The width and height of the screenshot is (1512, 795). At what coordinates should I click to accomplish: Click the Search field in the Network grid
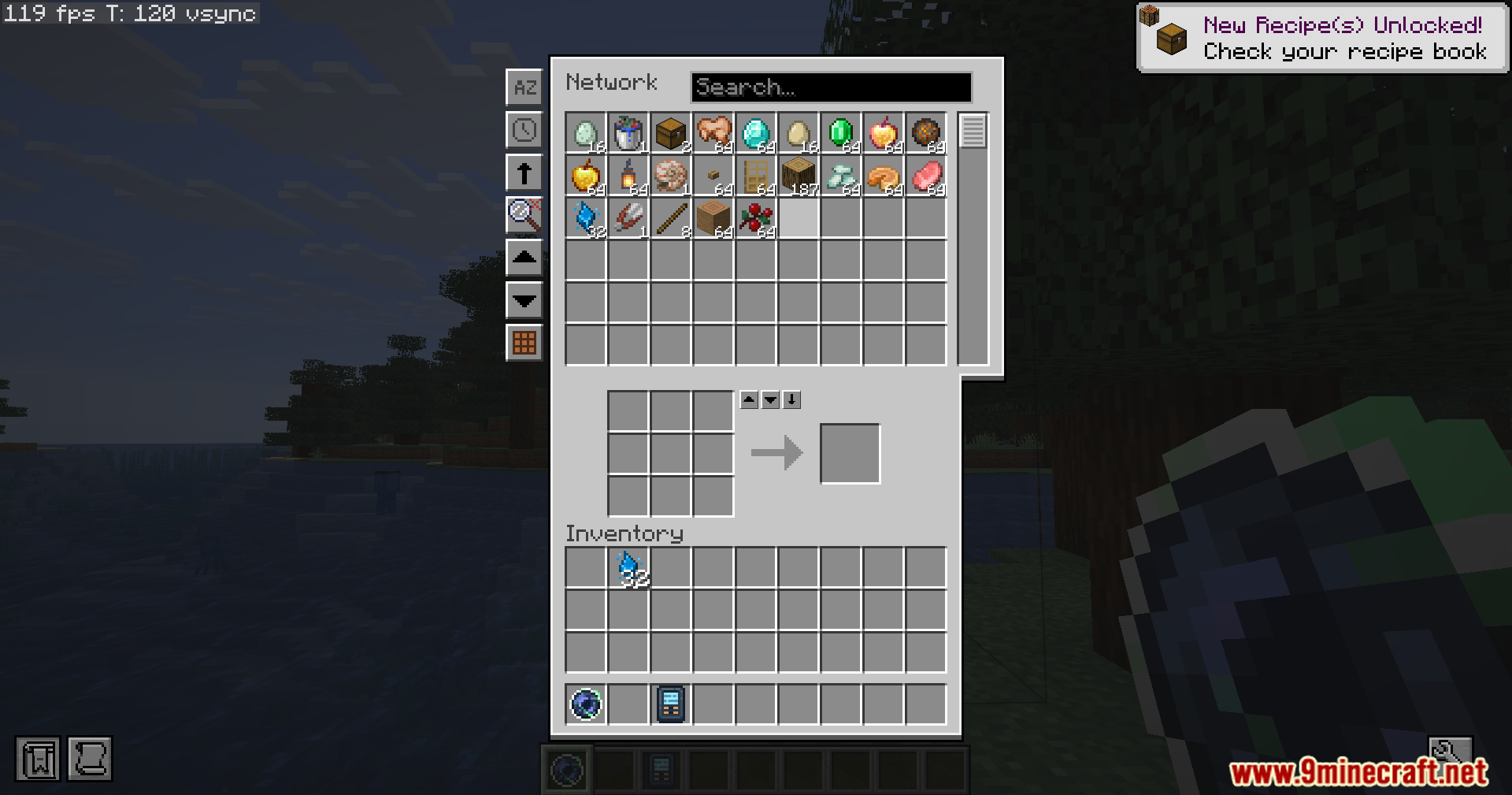(x=831, y=87)
